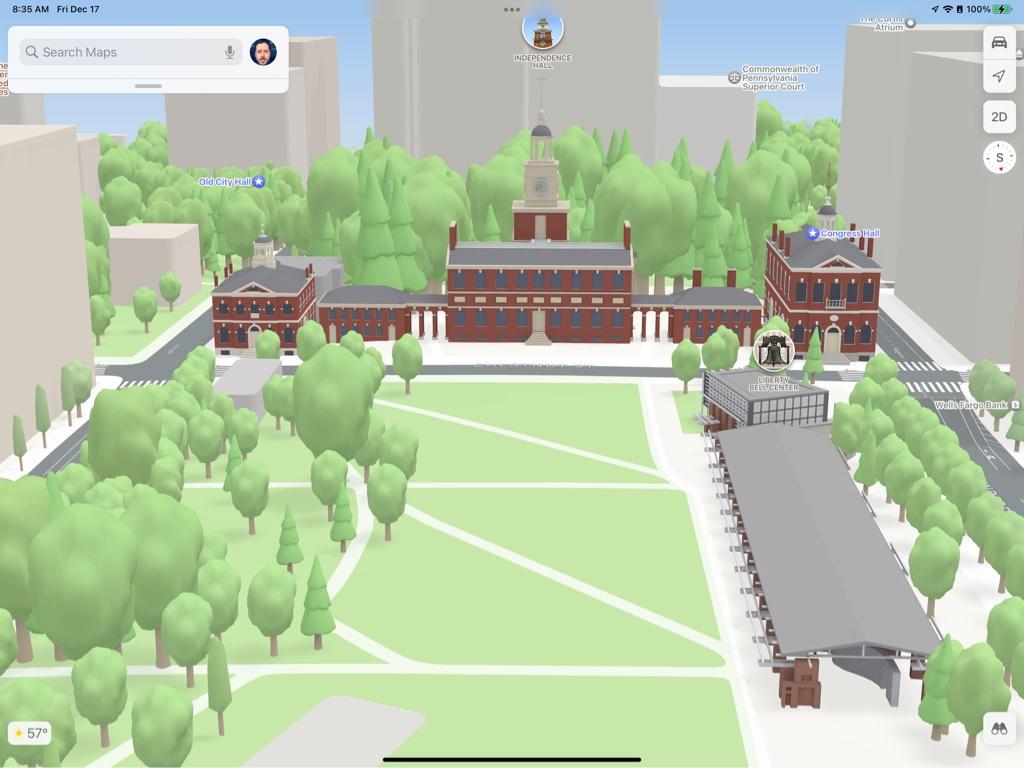
Task: Select the Wells Fargo Bank marker
Action: 977,405
